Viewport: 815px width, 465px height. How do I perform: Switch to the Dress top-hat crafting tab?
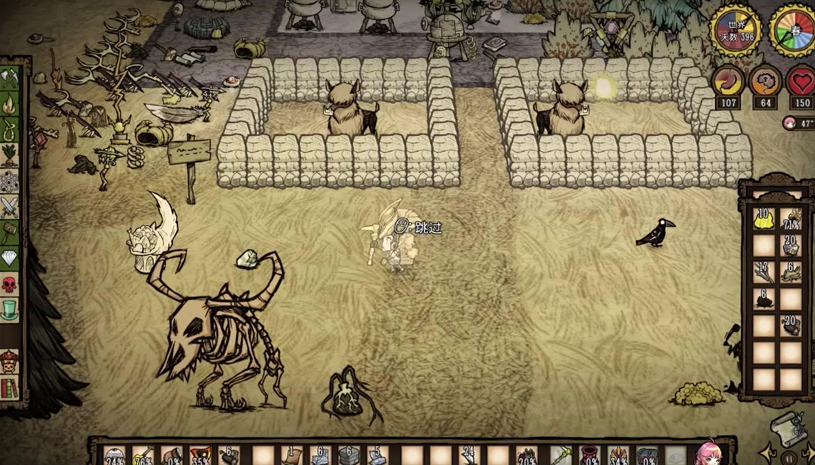click(9, 311)
